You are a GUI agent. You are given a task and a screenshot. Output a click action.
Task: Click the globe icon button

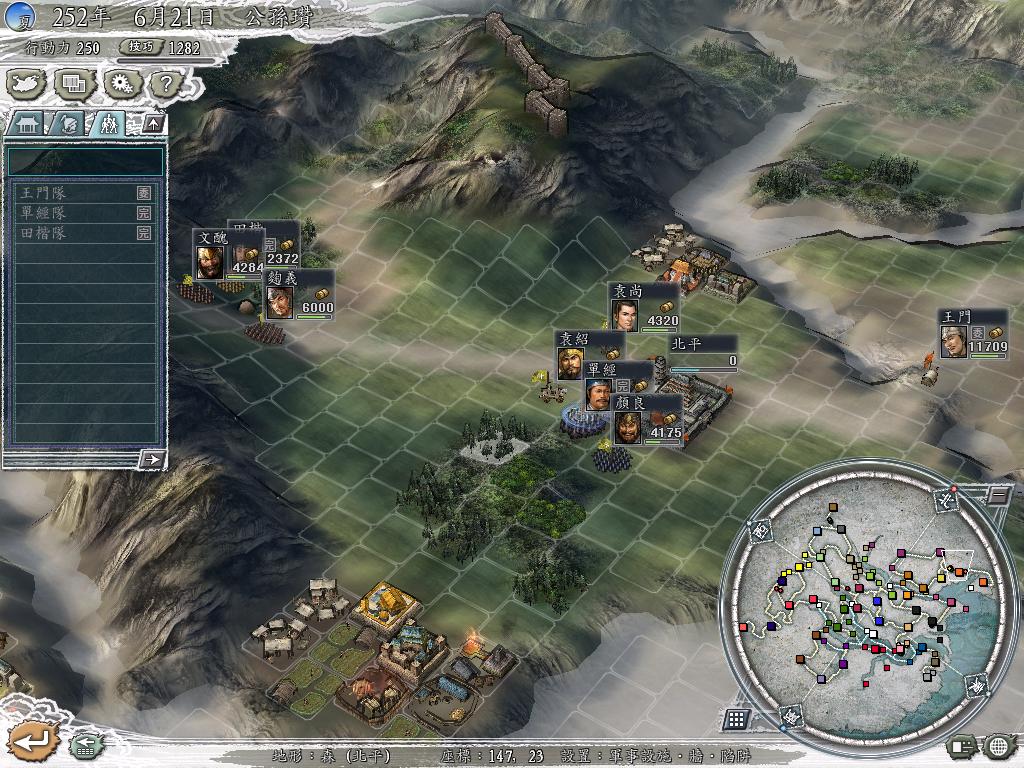(1000, 745)
